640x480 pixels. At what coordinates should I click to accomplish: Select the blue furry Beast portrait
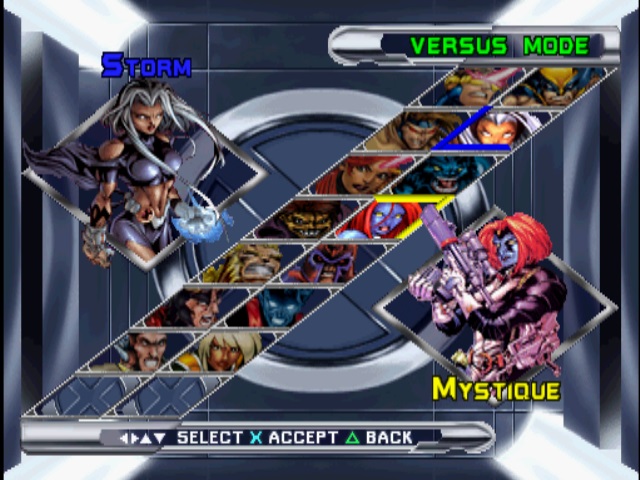[x=432, y=173]
